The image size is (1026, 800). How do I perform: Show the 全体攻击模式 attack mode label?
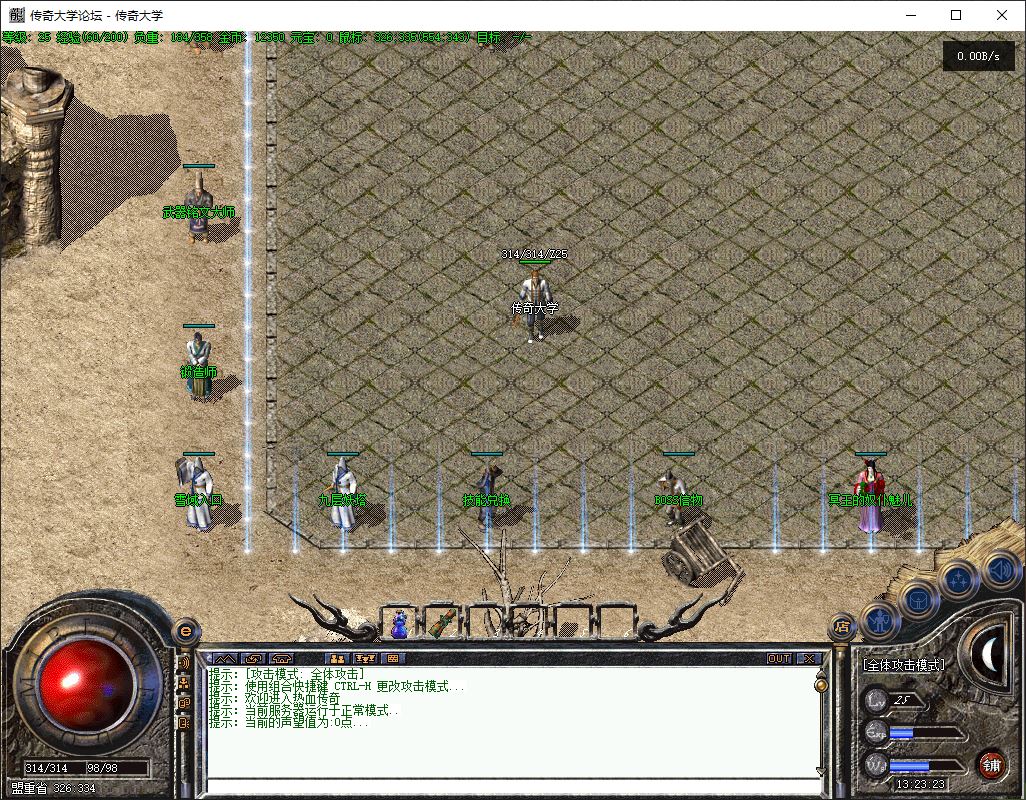pos(903,665)
